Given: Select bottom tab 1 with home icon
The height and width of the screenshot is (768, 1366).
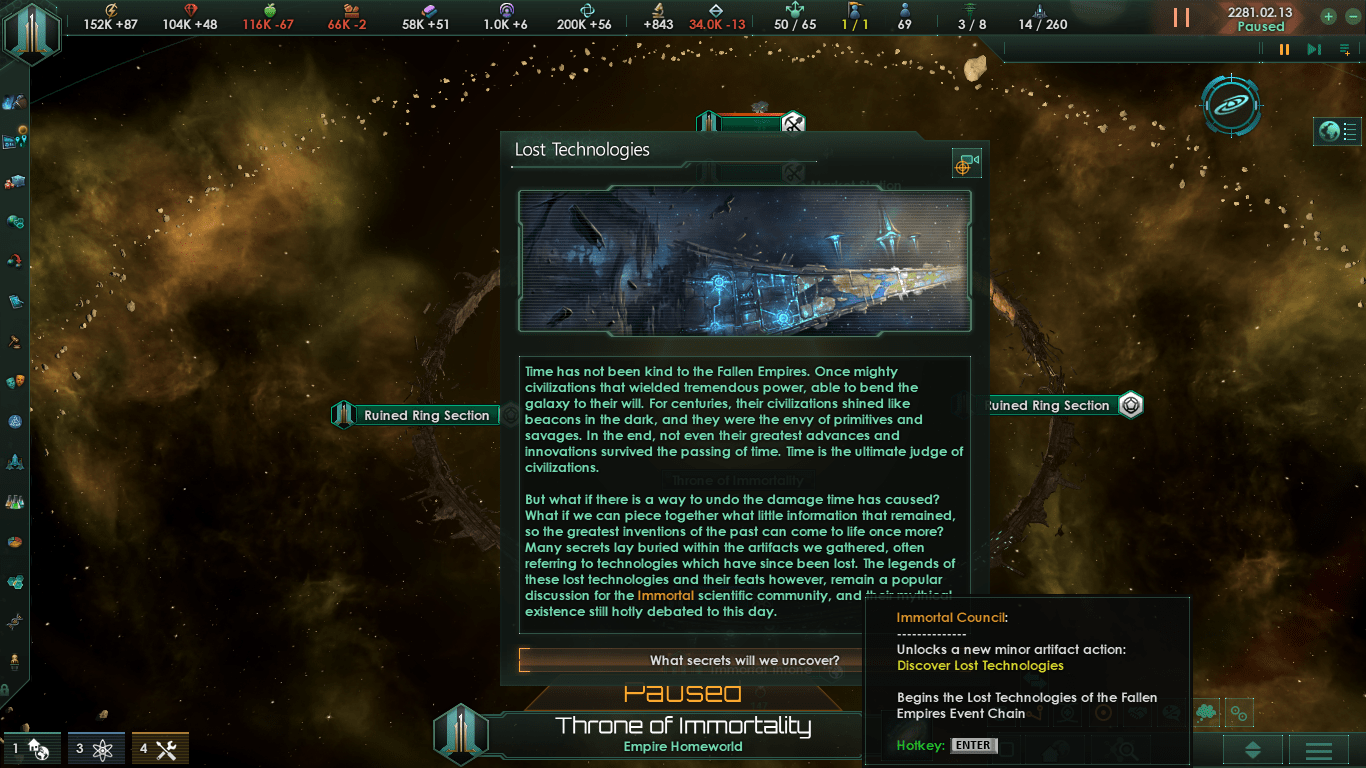Looking at the screenshot, I should click(31, 748).
